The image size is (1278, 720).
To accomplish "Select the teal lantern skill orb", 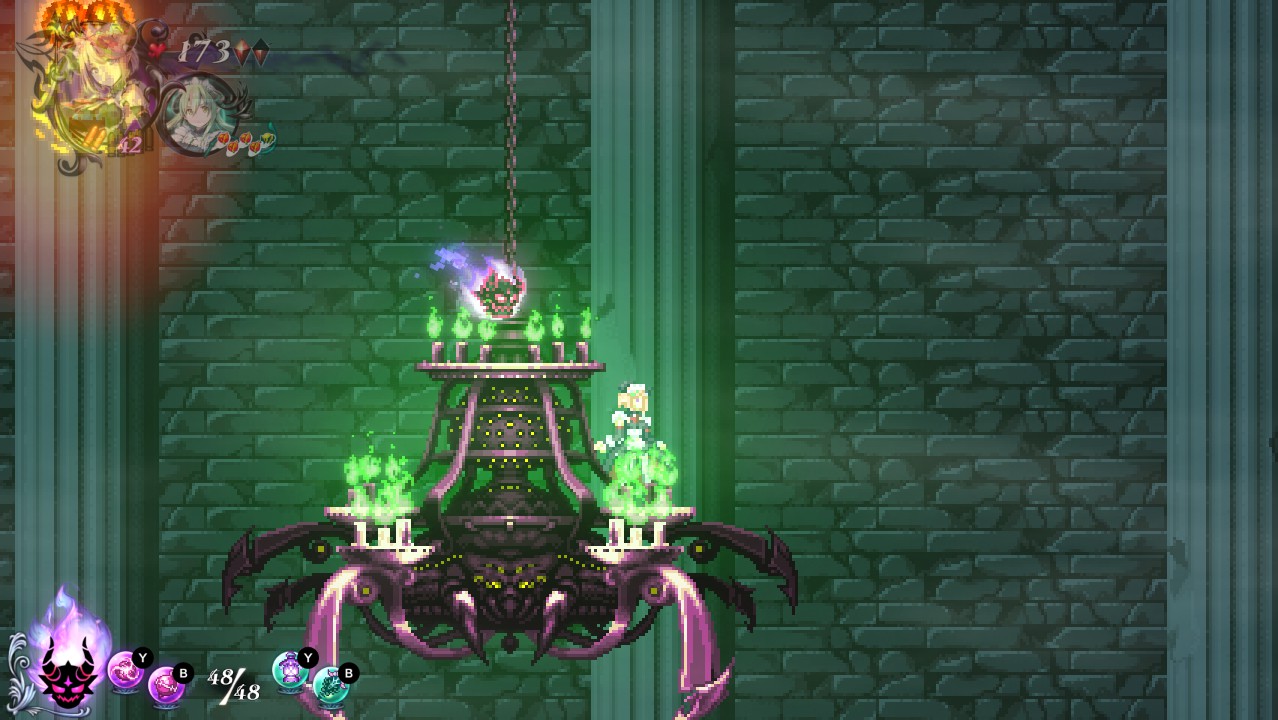I will (x=290, y=669).
